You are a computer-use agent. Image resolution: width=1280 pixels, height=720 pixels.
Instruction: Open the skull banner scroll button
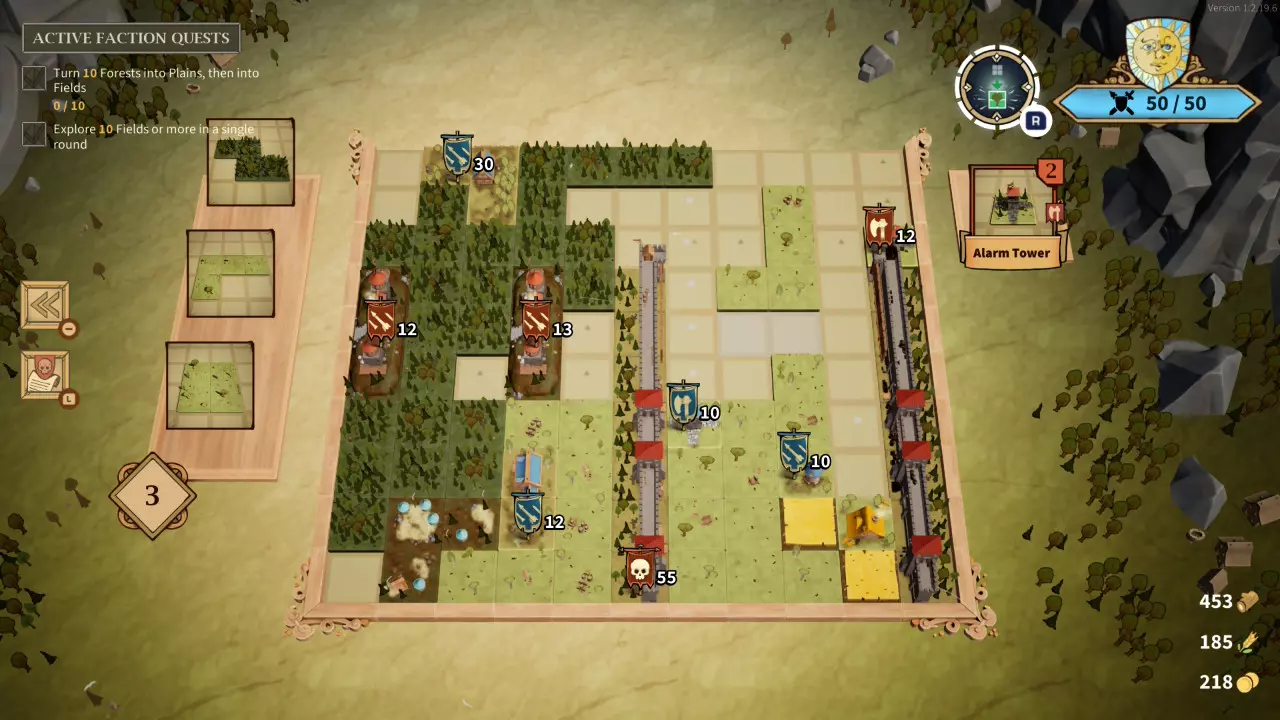coord(45,376)
